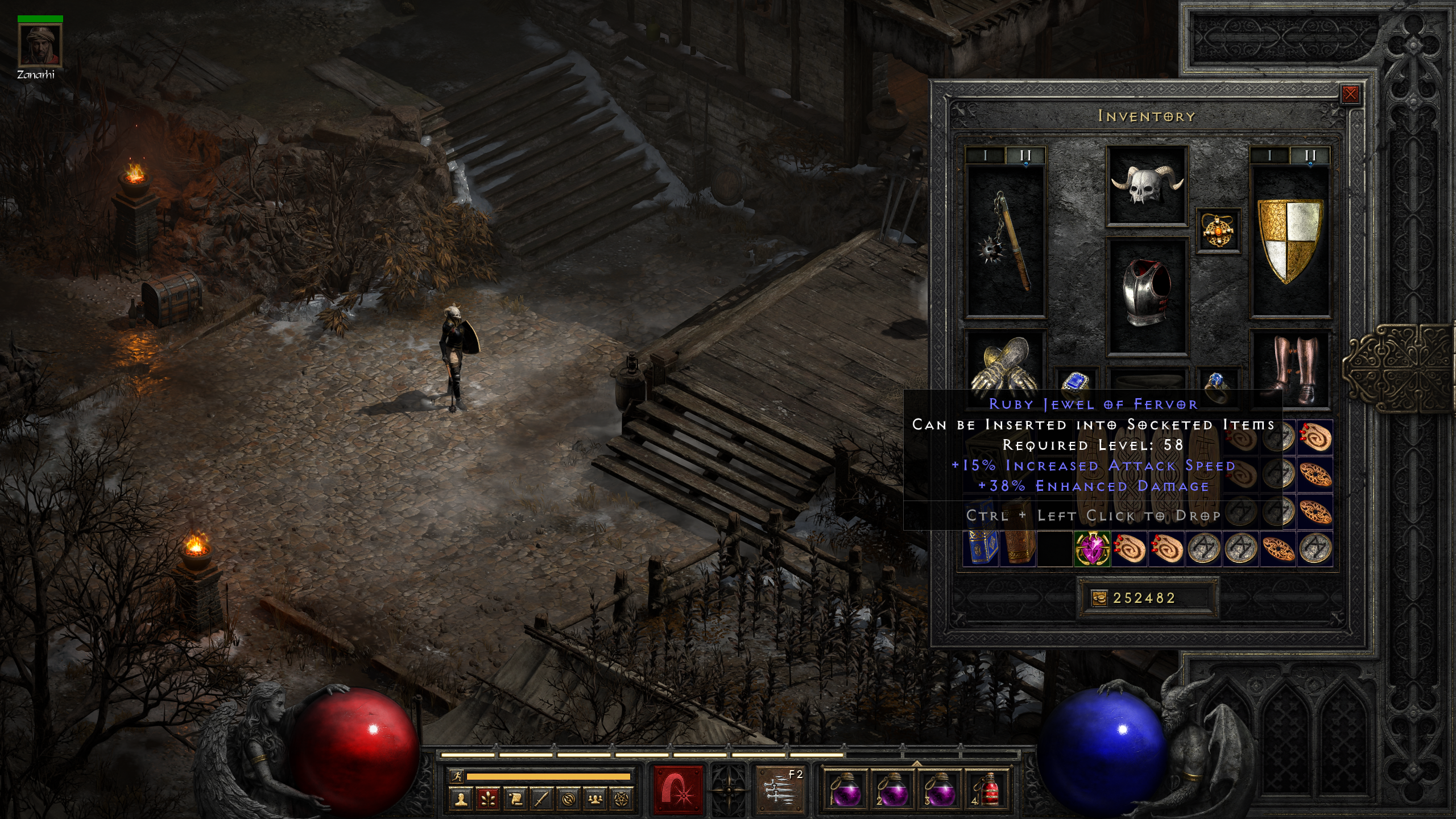
Task: Click the gold coin button
Action: (x=1099, y=598)
